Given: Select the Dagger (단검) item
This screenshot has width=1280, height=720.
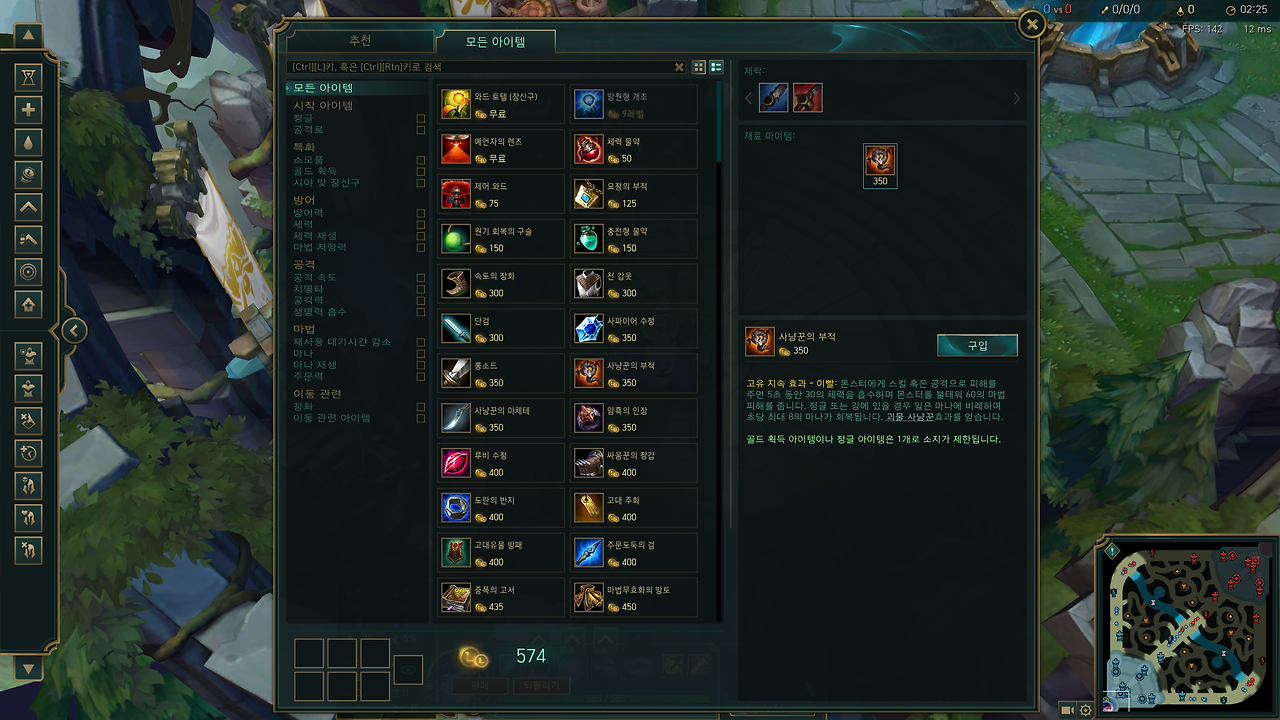Looking at the screenshot, I should (500, 328).
